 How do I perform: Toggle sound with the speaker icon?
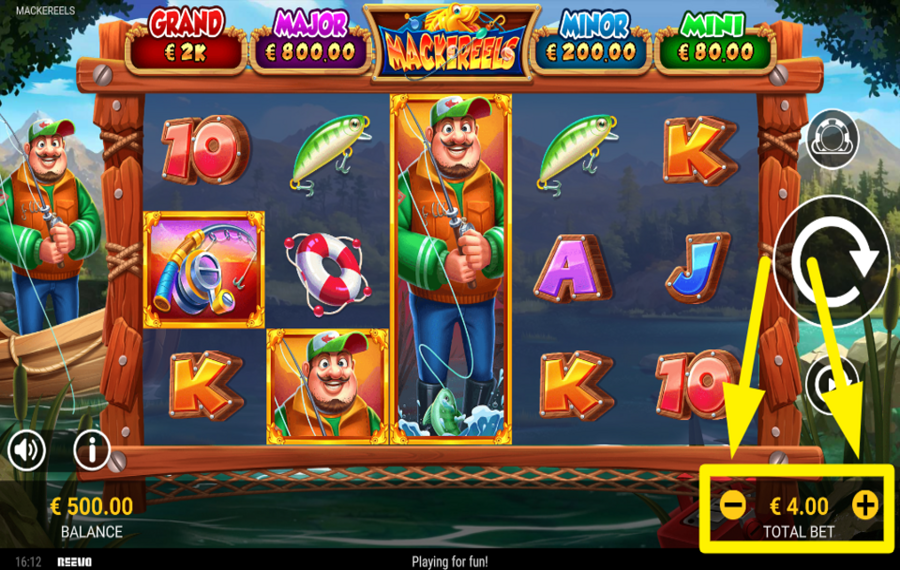[27, 451]
